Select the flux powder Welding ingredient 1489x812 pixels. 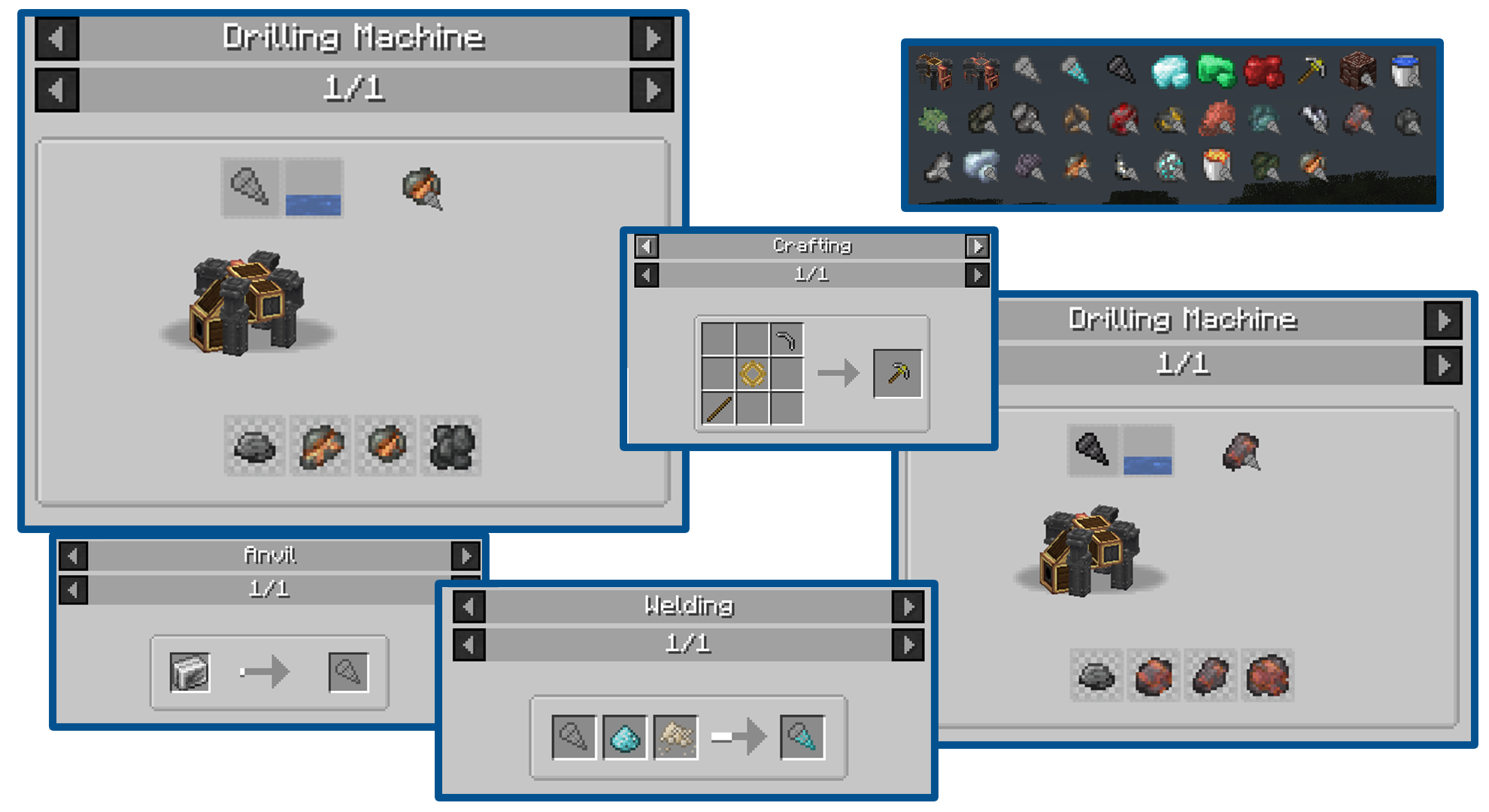675,738
